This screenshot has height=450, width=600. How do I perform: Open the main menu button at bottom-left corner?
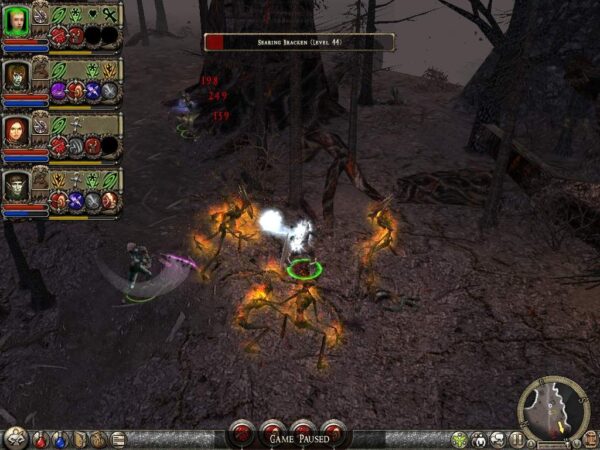click(14, 438)
